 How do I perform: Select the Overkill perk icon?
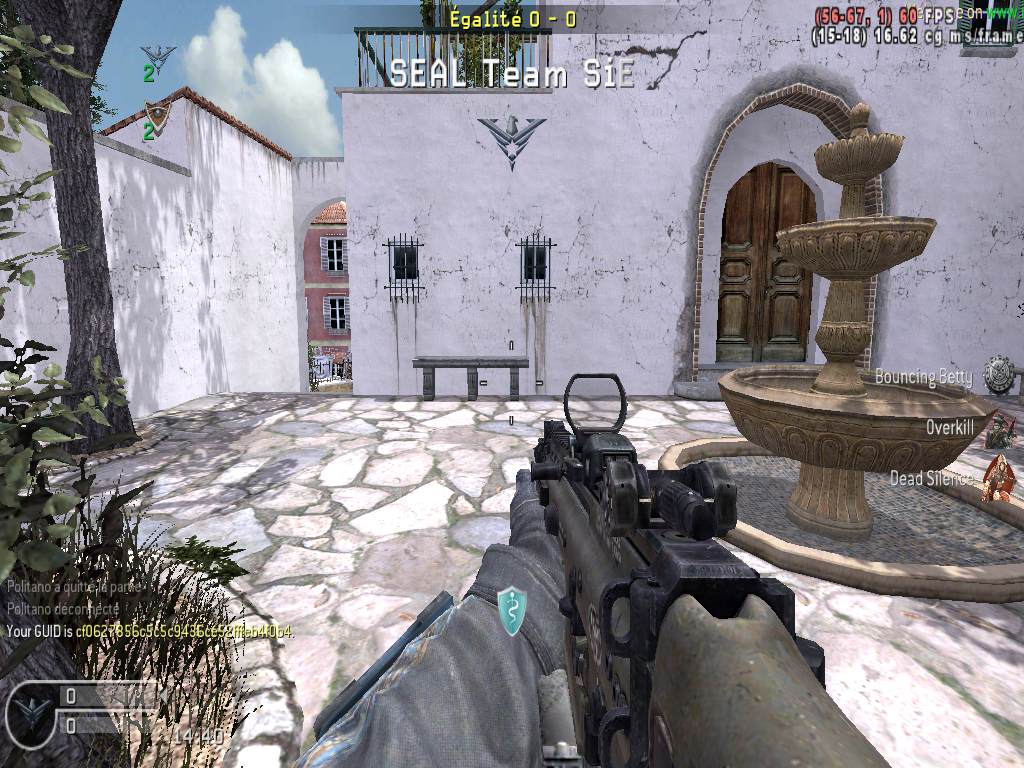pyautogui.click(x=999, y=428)
